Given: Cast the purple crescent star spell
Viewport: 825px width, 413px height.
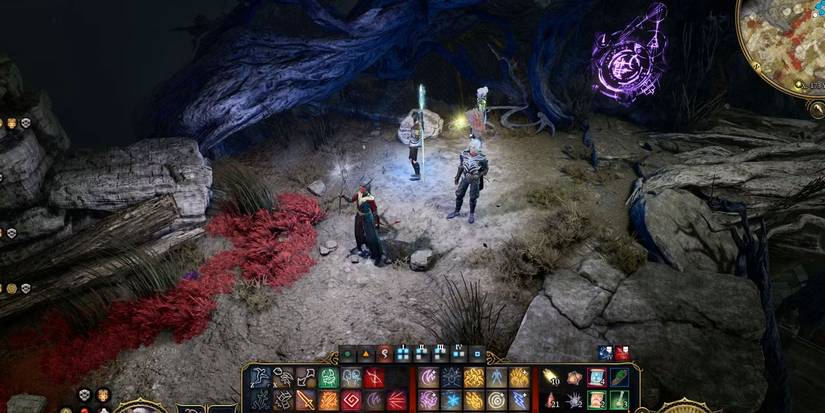Looking at the screenshot, I should point(427,377).
